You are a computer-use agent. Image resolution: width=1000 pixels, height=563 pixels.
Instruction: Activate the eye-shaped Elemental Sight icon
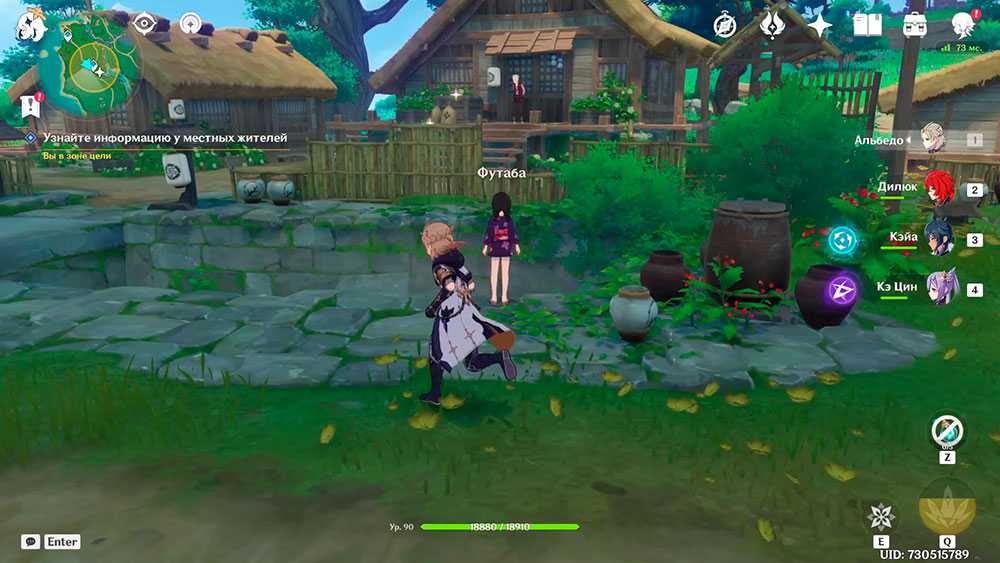pos(145,22)
